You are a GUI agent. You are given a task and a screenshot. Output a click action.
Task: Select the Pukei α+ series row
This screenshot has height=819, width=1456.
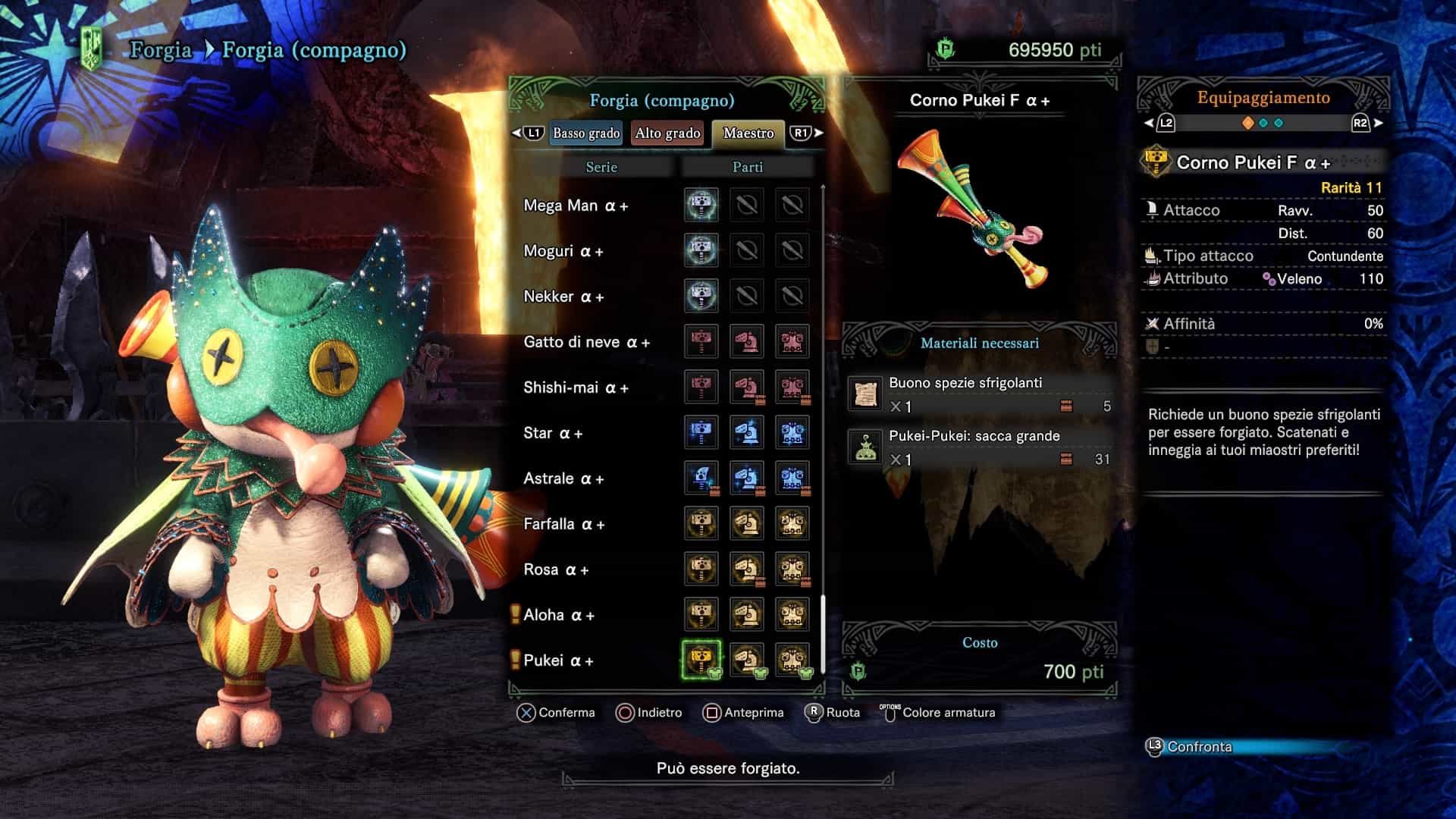point(558,661)
